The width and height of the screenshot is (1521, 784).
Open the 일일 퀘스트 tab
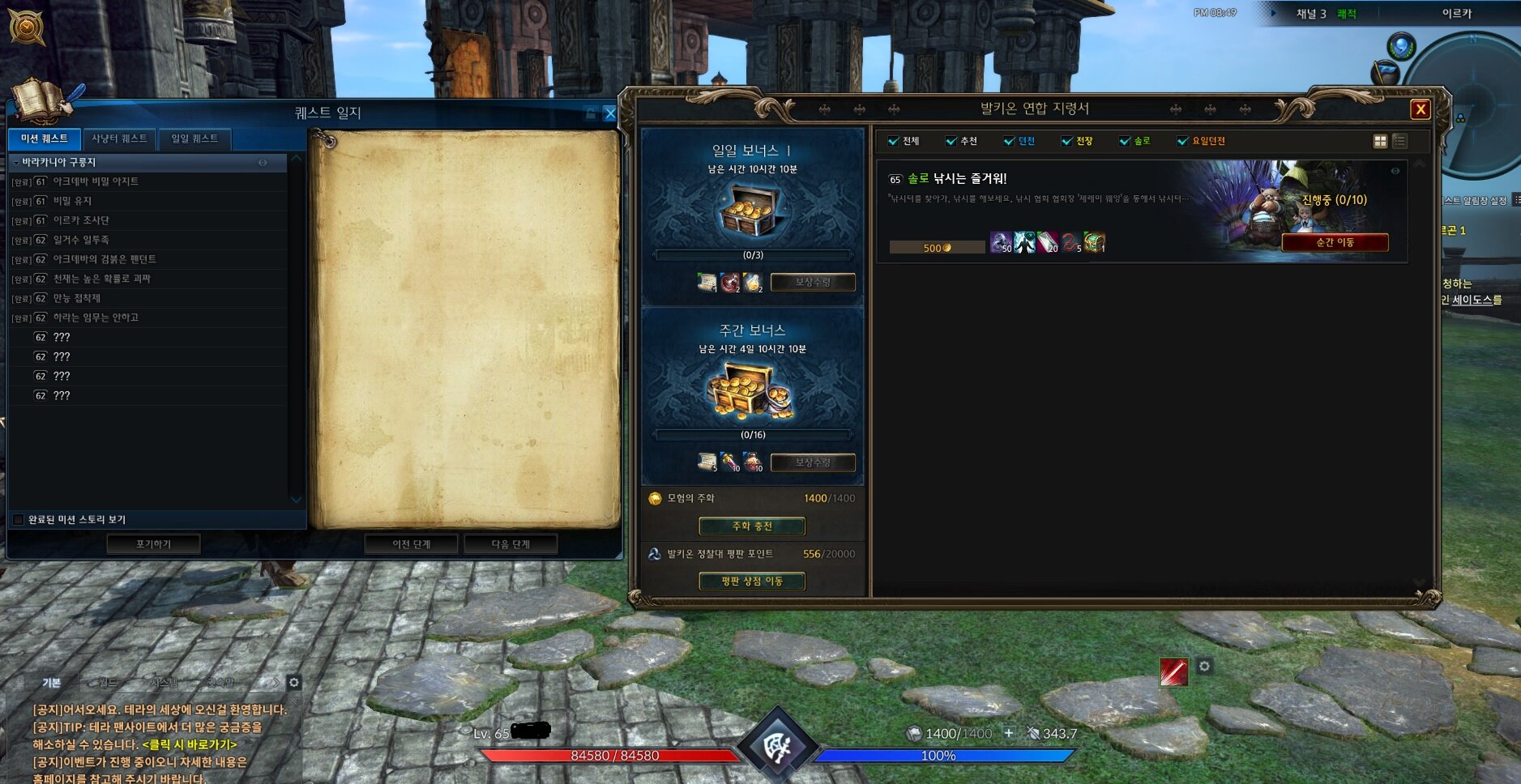[194, 138]
